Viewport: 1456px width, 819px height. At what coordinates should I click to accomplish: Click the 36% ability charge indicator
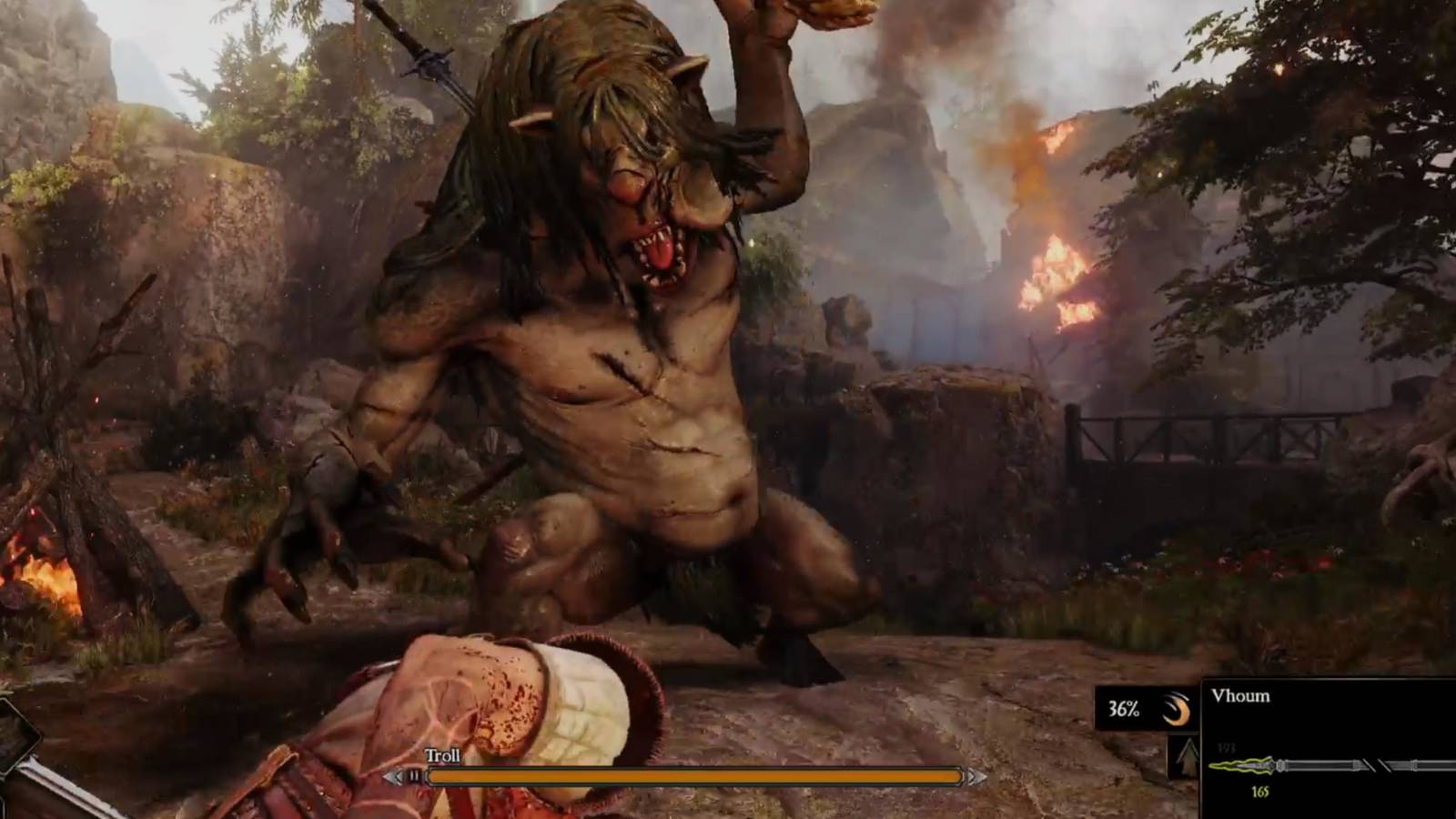(1124, 709)
